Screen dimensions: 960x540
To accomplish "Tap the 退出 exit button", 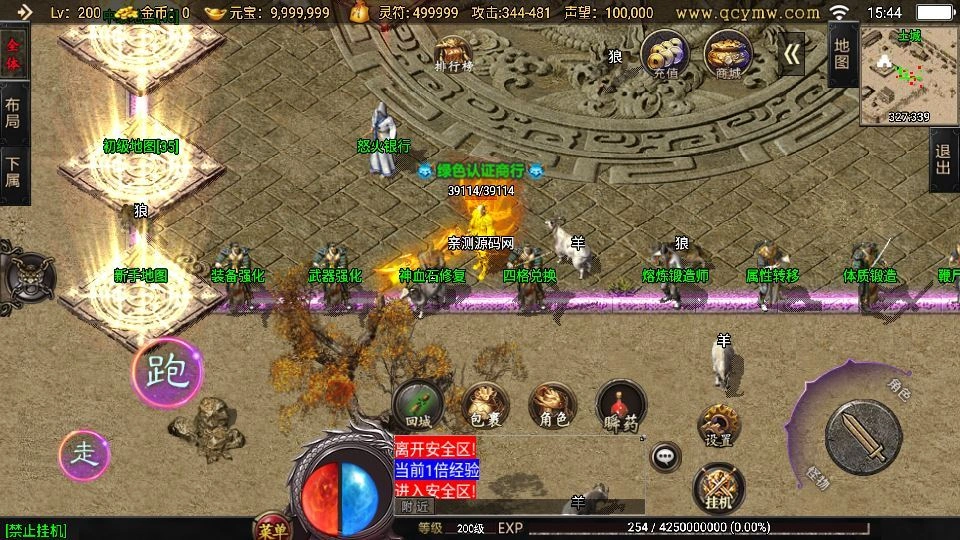I will click(942, 160).
